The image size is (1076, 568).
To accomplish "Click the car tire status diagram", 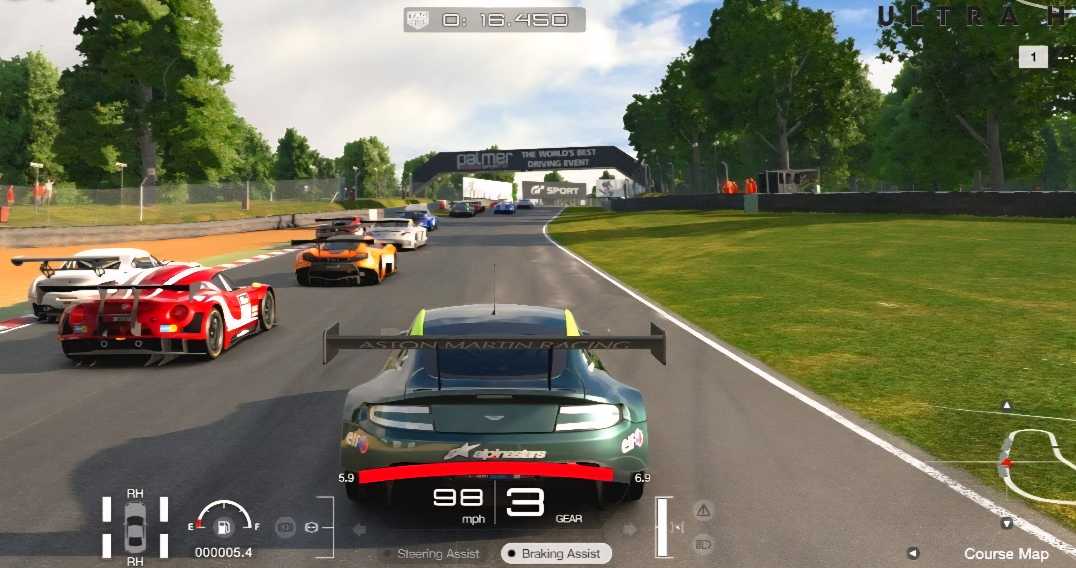I will [x=135, y=526].
